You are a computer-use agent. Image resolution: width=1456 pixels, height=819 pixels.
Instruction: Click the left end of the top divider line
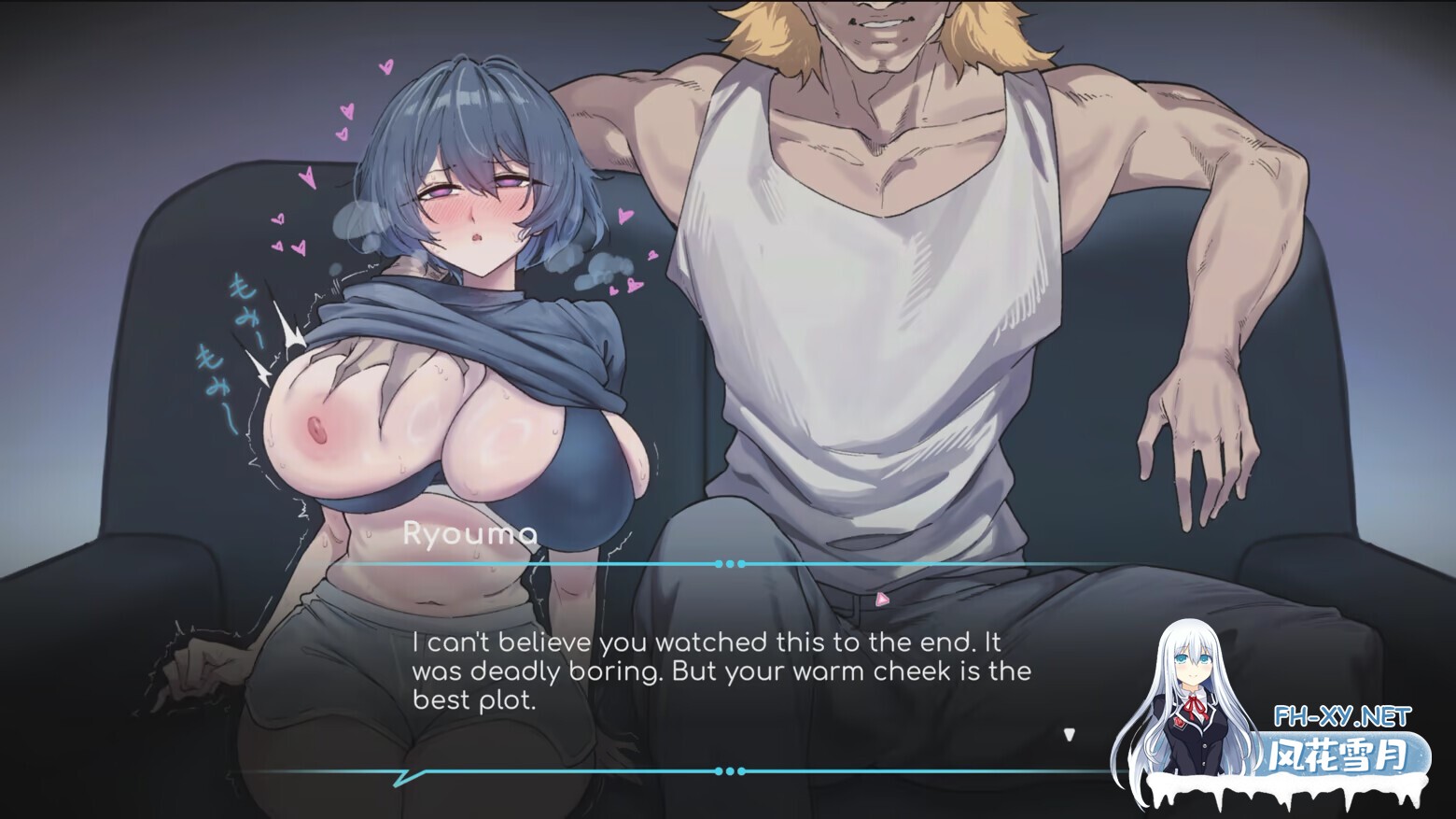click(x=355, y=562)
